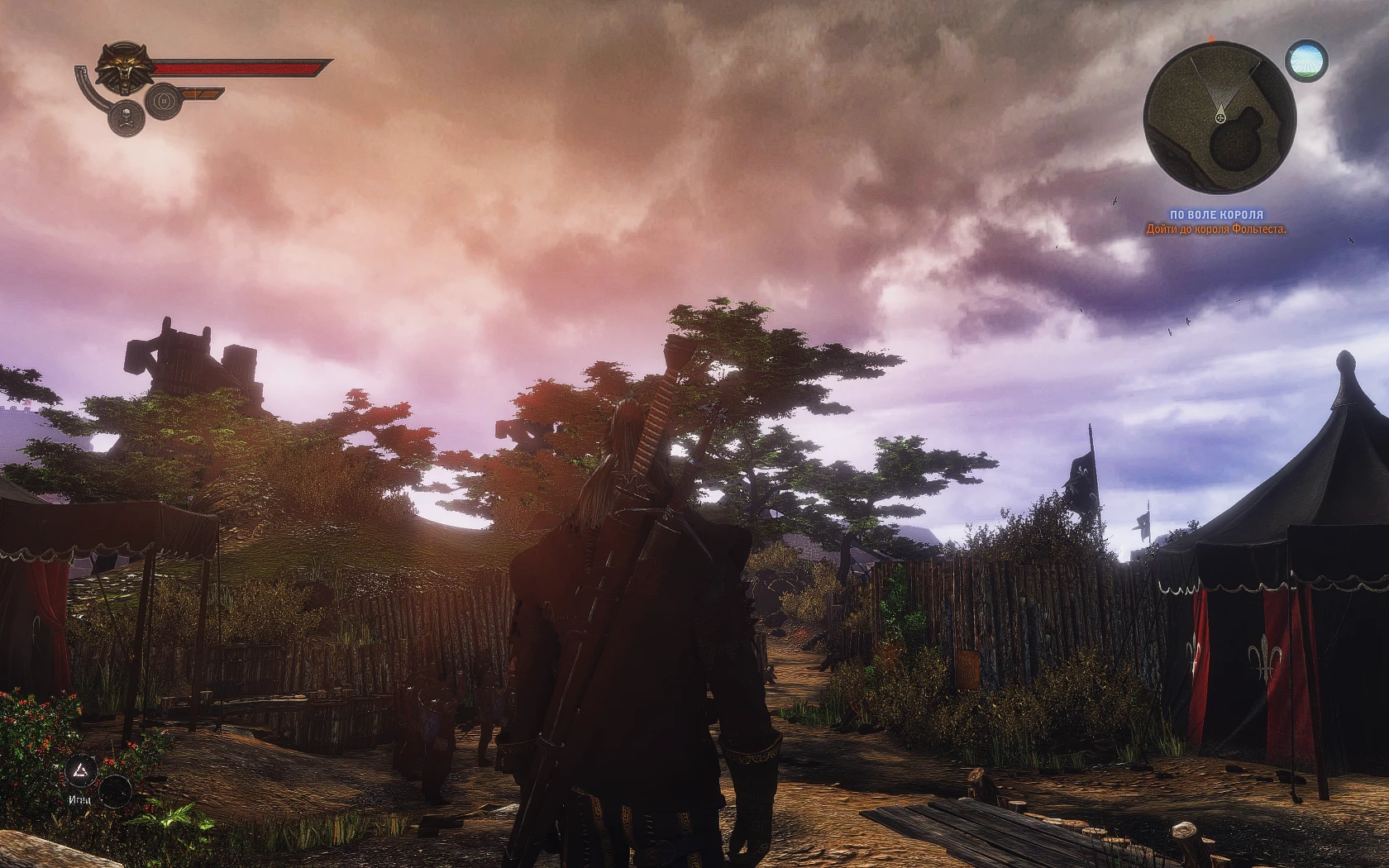Toggle the Игни quick sign selector
The width and height of the screenshot is (1389, 868).
coord(79,770)
